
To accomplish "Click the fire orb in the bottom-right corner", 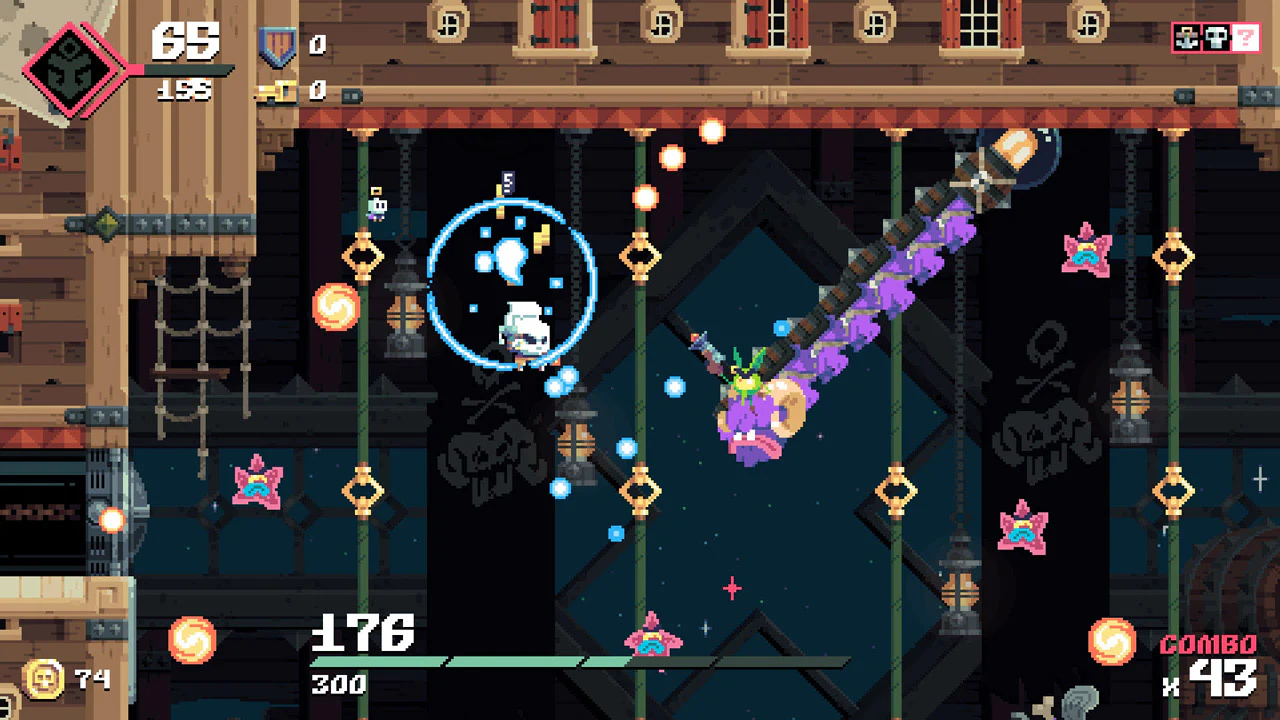I will click(1113, 640).
